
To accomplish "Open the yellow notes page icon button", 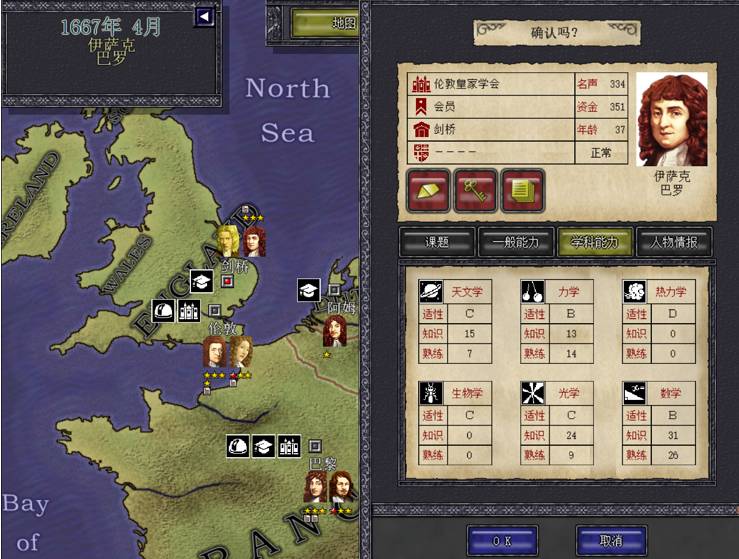I will tap(522, 189).
